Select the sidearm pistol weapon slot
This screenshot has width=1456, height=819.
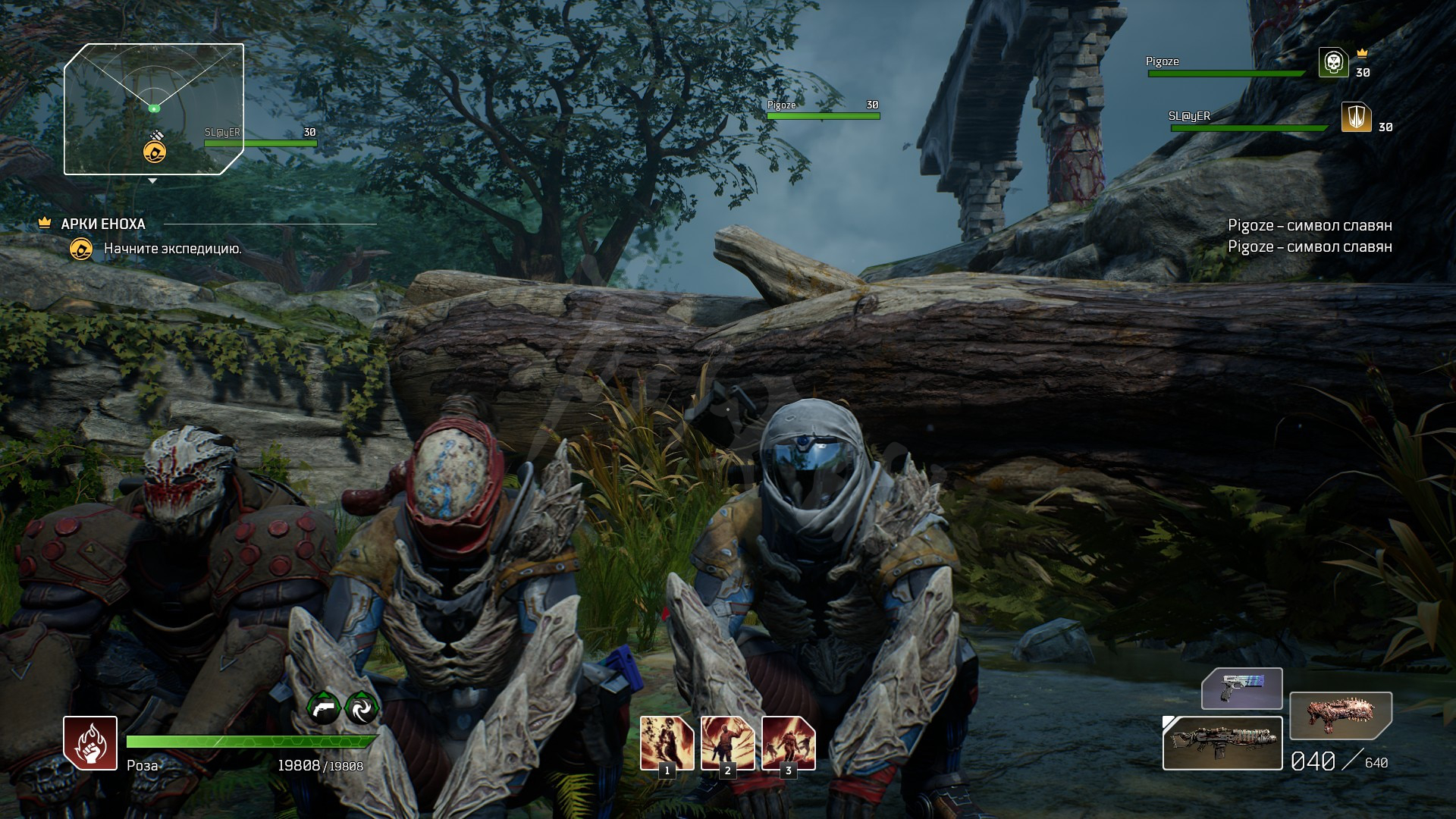[1241, 689]
